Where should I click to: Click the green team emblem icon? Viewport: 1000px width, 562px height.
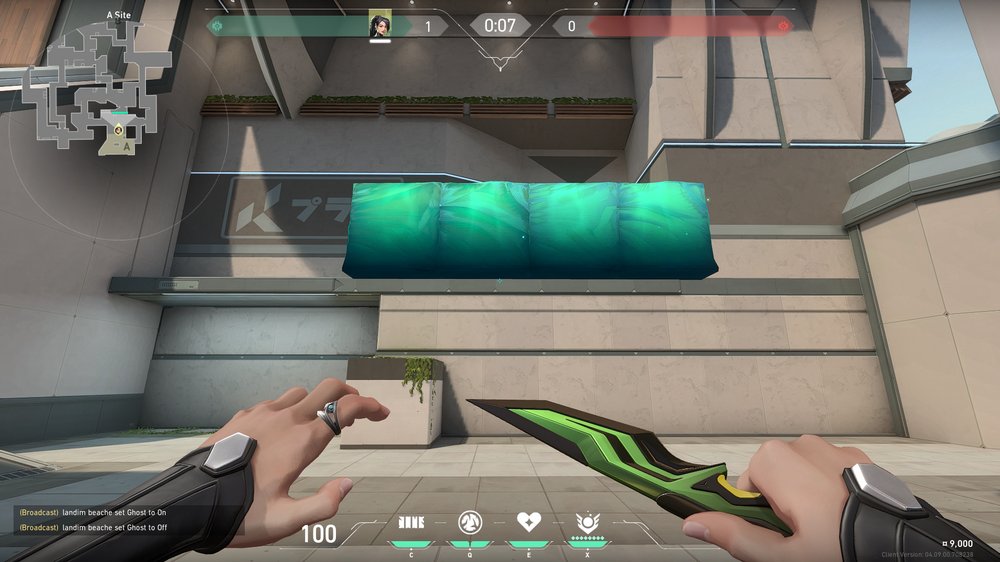(x=216, y=25)
